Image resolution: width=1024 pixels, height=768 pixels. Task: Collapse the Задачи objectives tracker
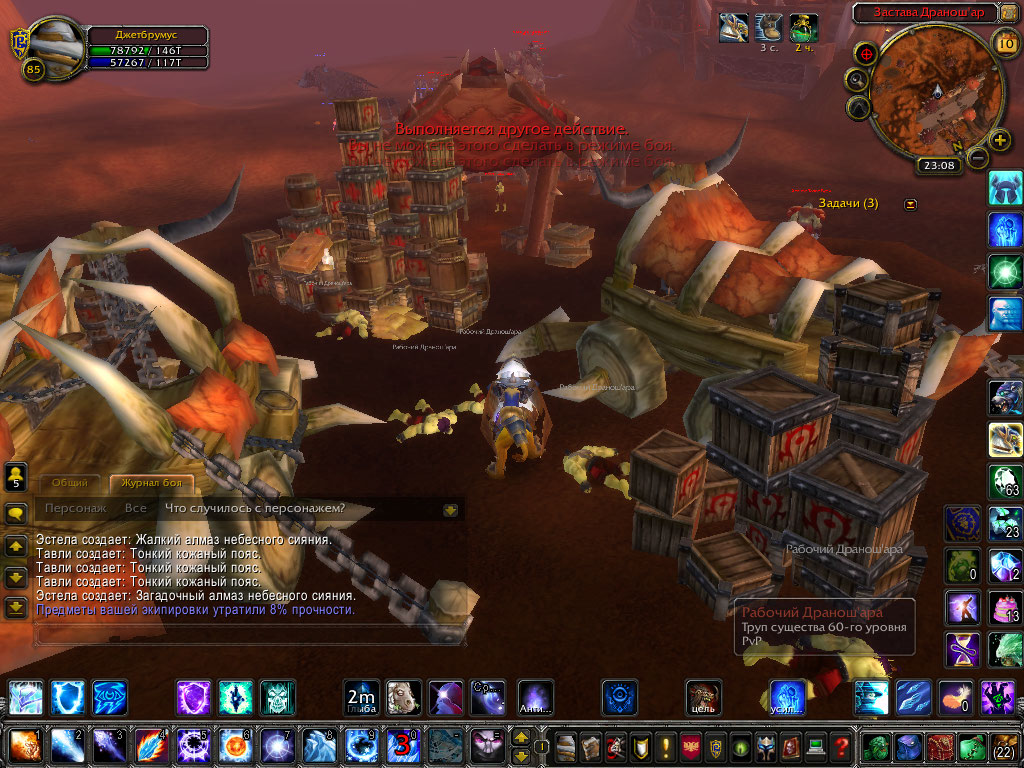(x=910, y=204)
